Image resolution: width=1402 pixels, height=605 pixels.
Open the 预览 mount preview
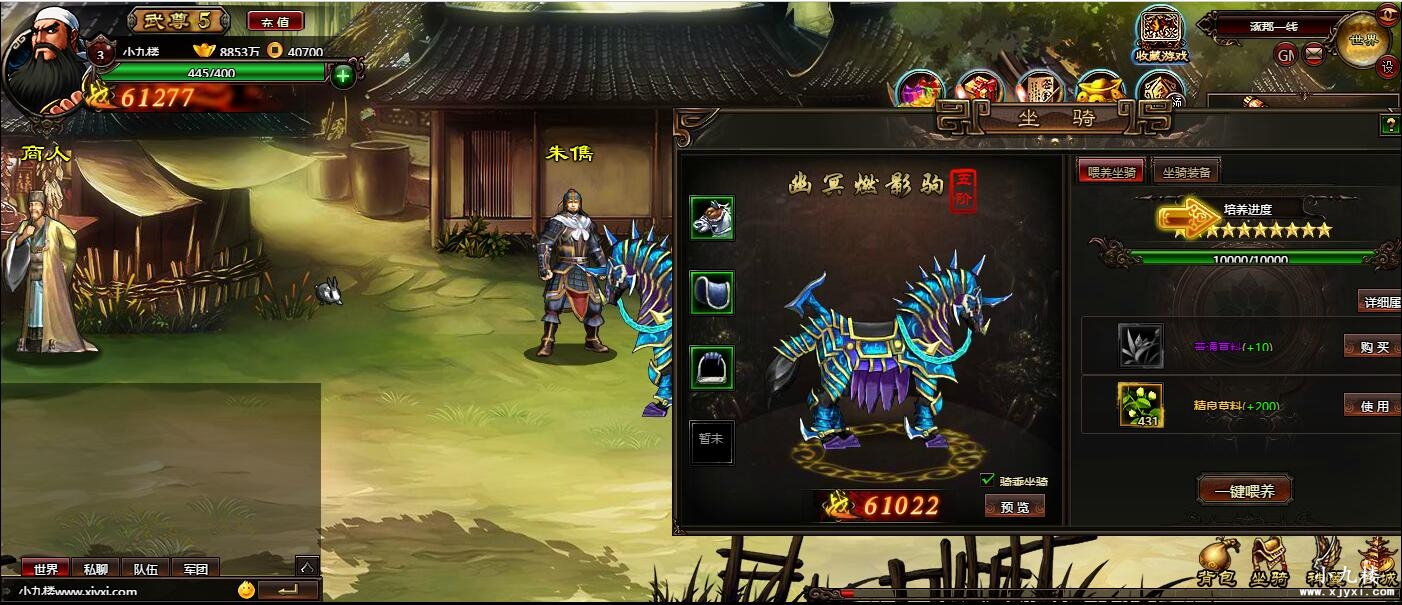1014,507
